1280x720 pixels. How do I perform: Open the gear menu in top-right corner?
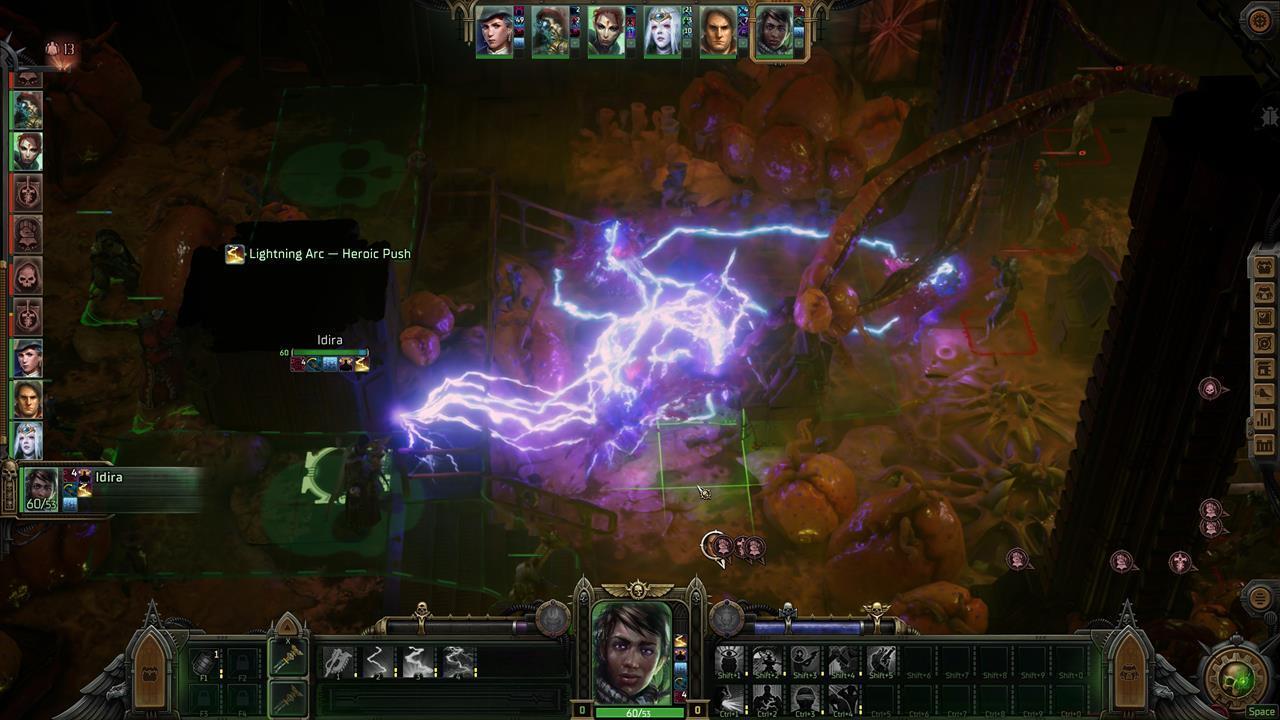tap(1259, 21)
